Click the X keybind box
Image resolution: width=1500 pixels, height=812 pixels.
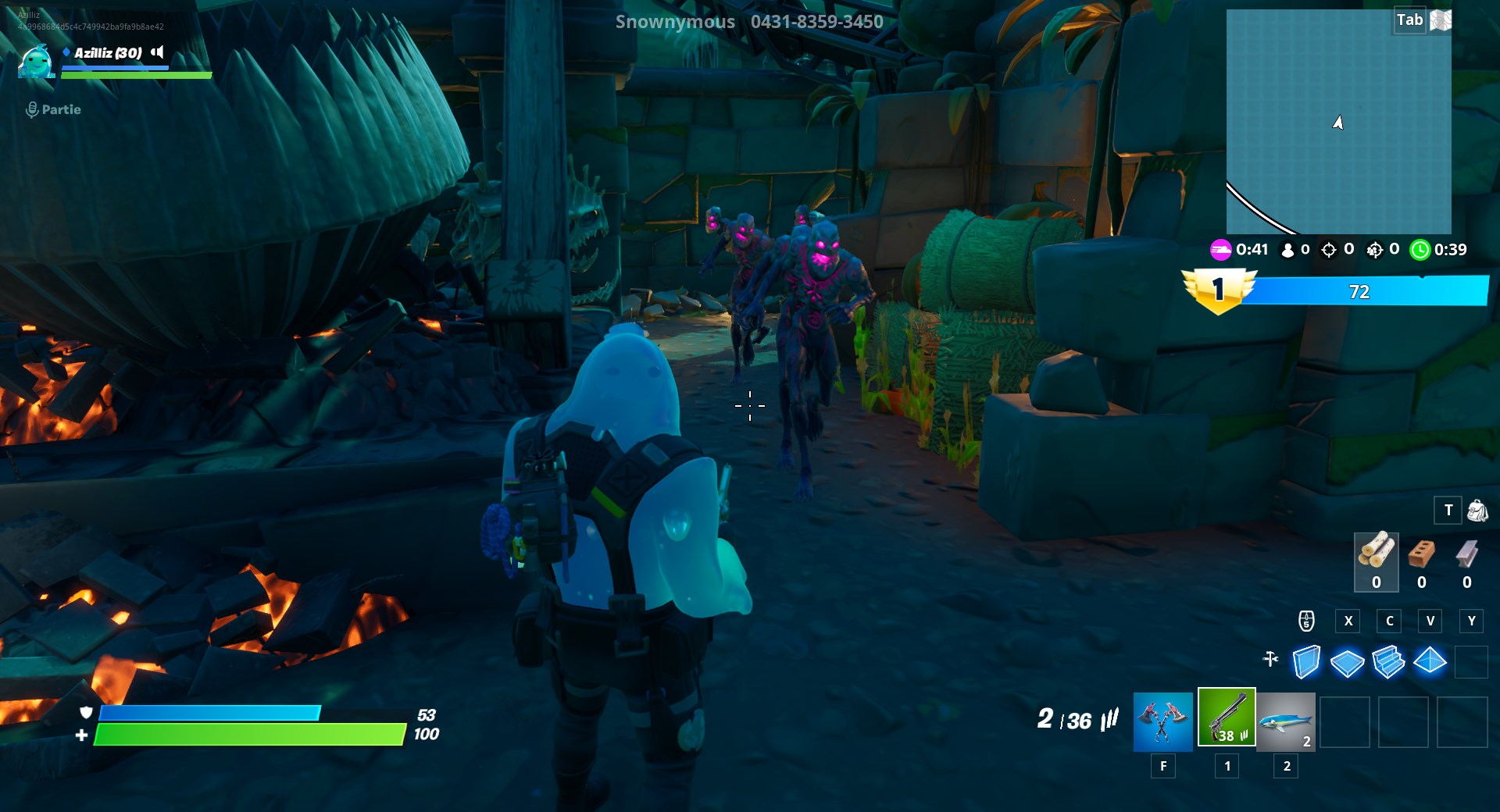point(1348,621)
